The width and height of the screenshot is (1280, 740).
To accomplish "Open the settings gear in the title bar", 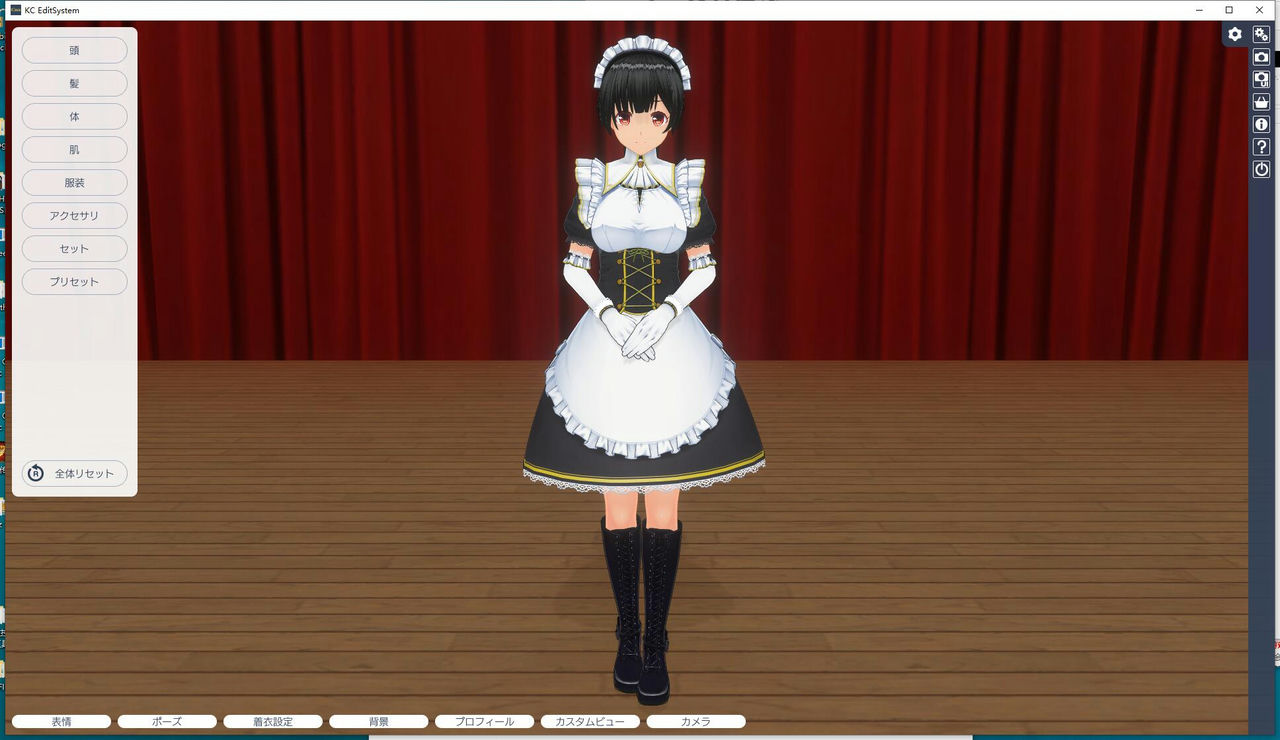I will pyautogui.click(x=1235, y=33).
